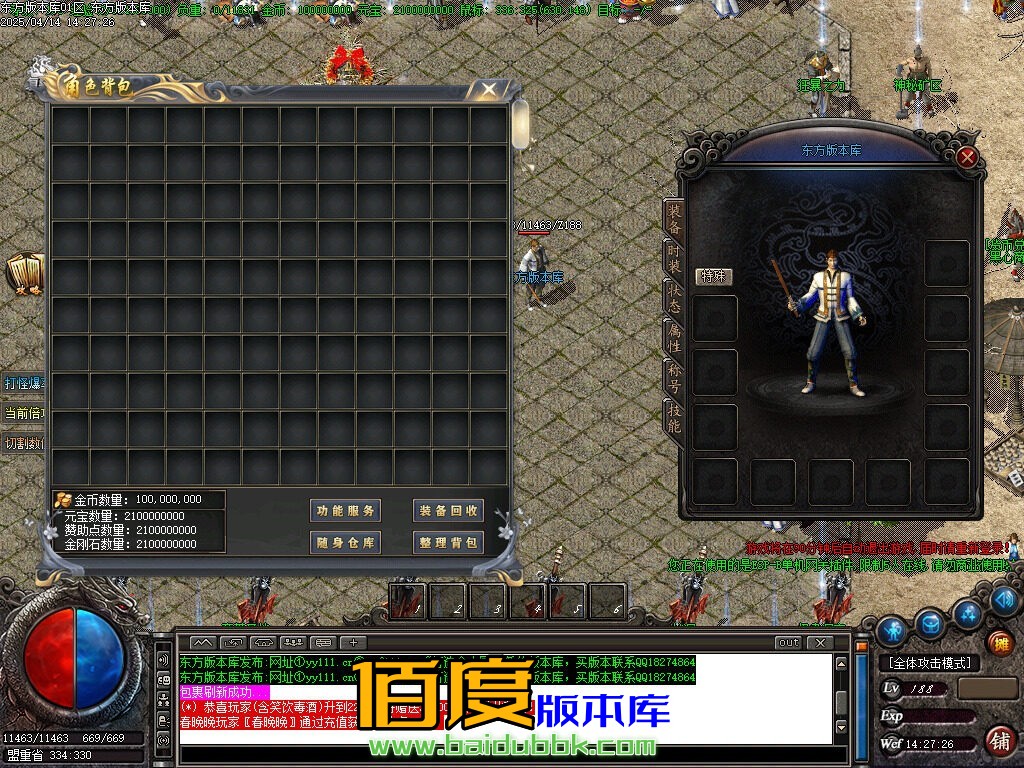Open the 随身仓库 portable warehouse

(345, 542)
